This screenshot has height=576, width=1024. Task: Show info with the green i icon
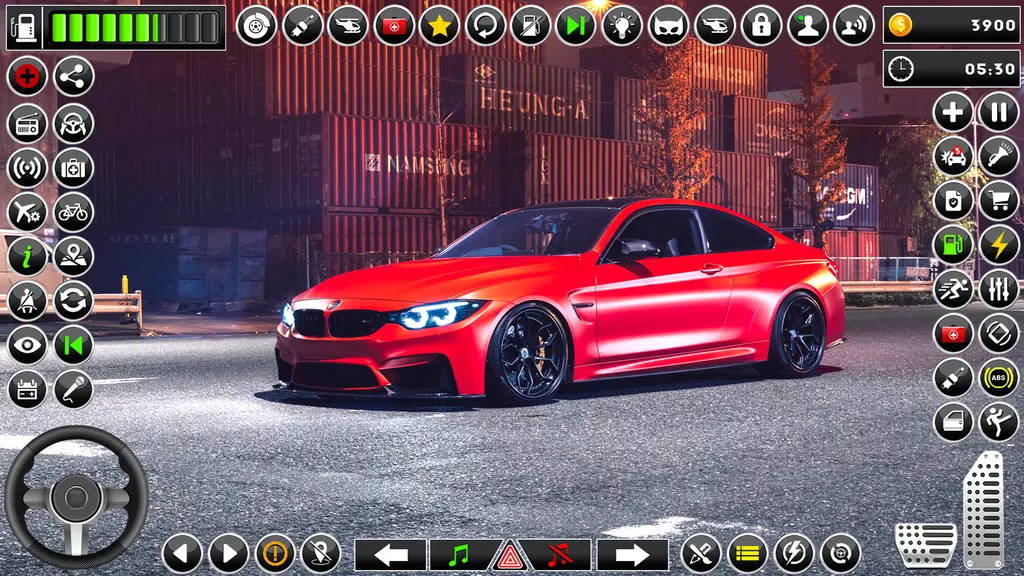[x=27, y=256]
